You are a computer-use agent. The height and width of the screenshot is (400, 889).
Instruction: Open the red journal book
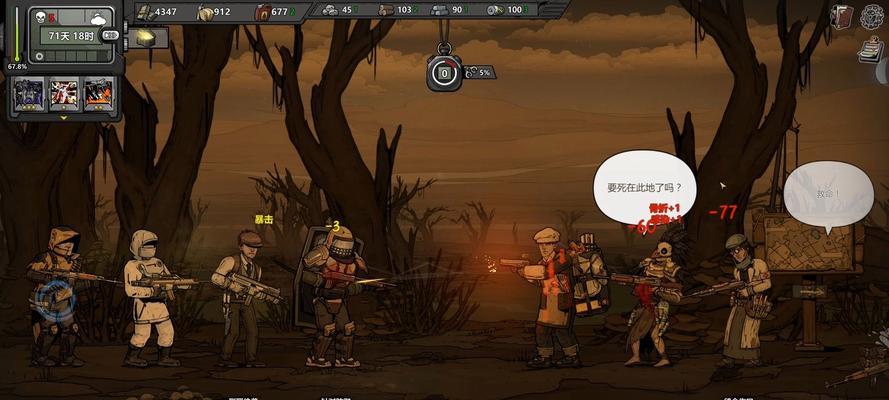click(842, 15)
